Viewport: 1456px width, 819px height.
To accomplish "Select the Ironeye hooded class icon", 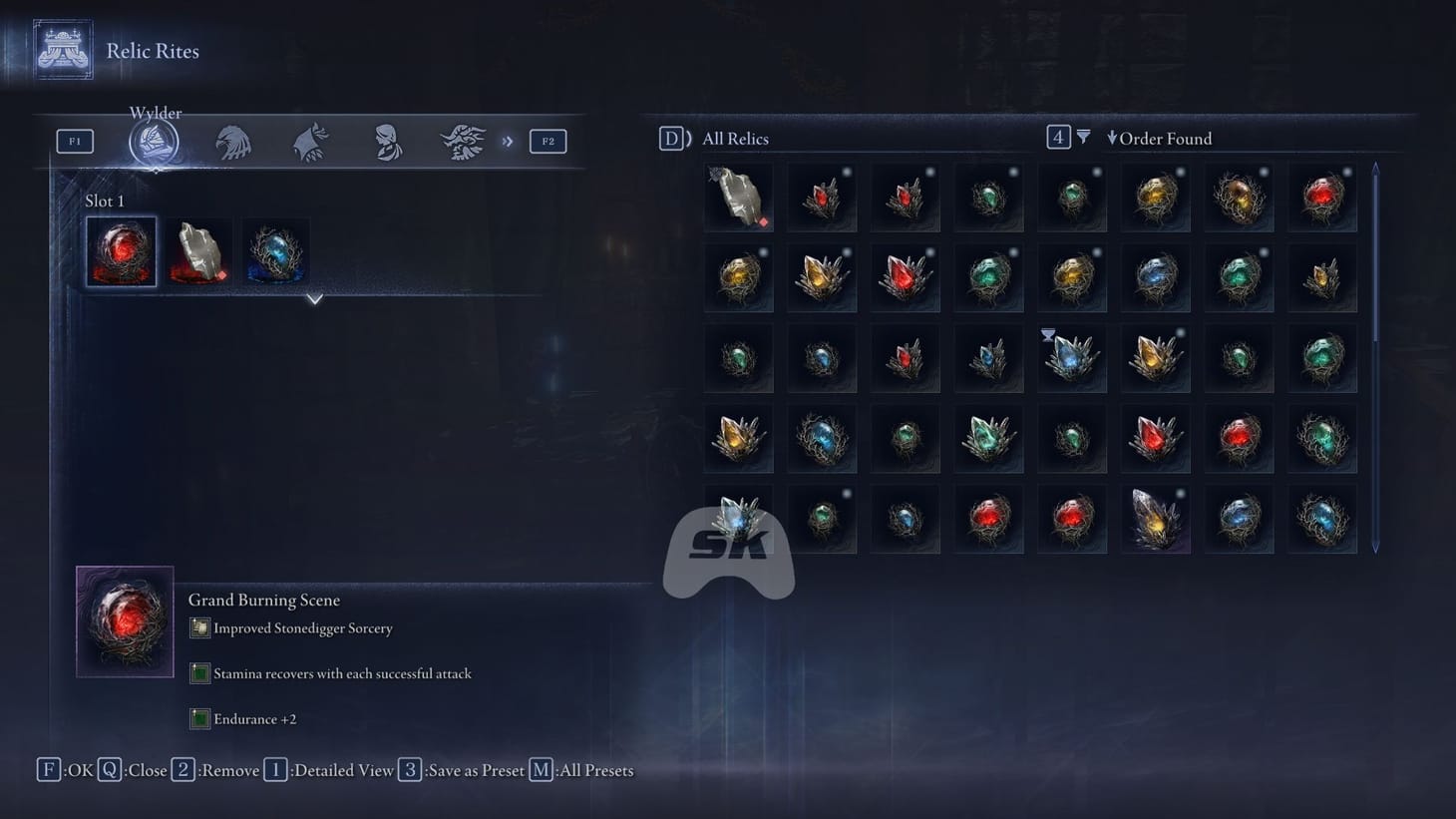I will click(x=309, y=141).
